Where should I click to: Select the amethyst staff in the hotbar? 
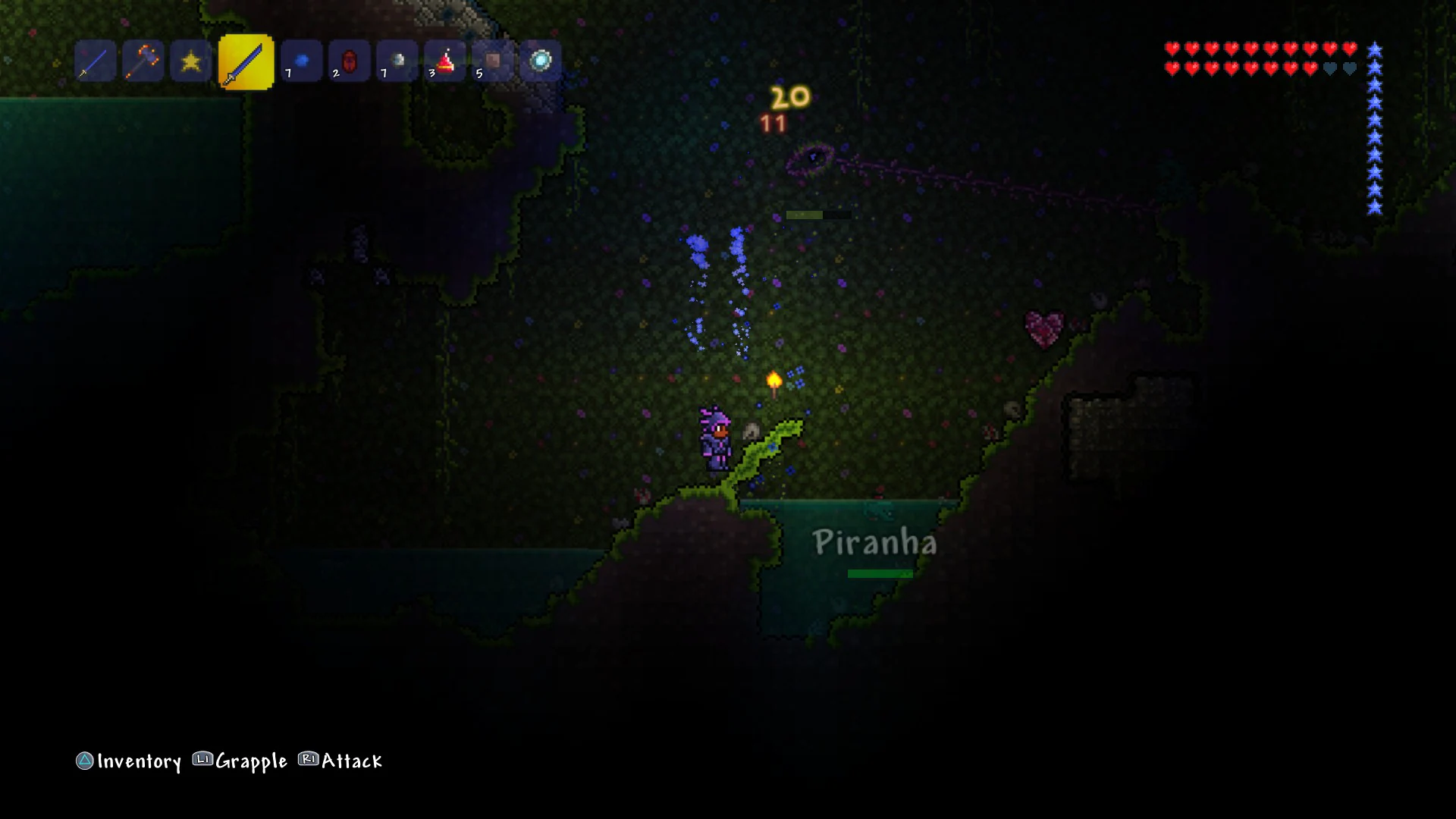tap(143, 61)
